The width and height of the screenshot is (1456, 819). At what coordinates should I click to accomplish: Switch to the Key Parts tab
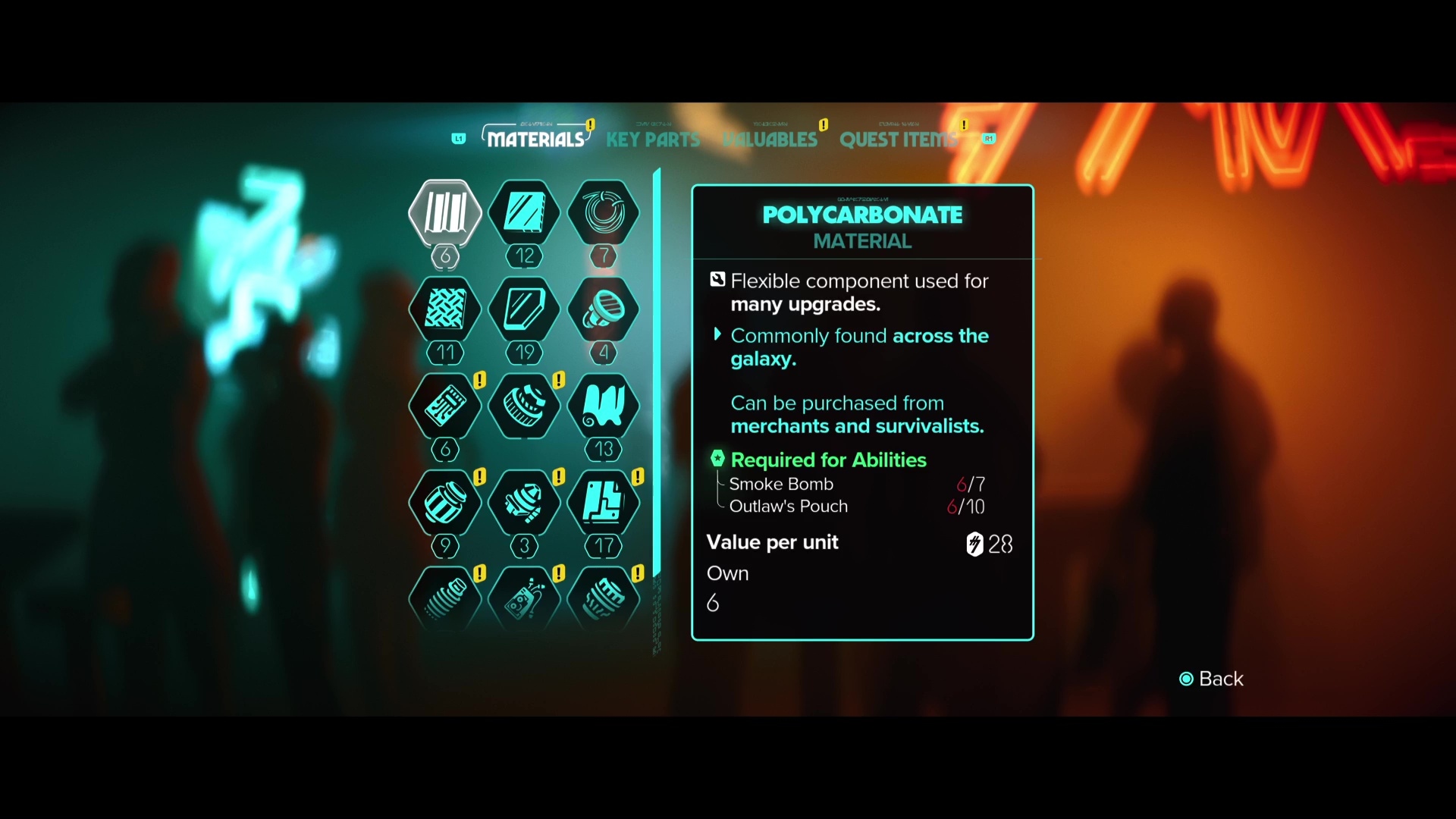653,140
